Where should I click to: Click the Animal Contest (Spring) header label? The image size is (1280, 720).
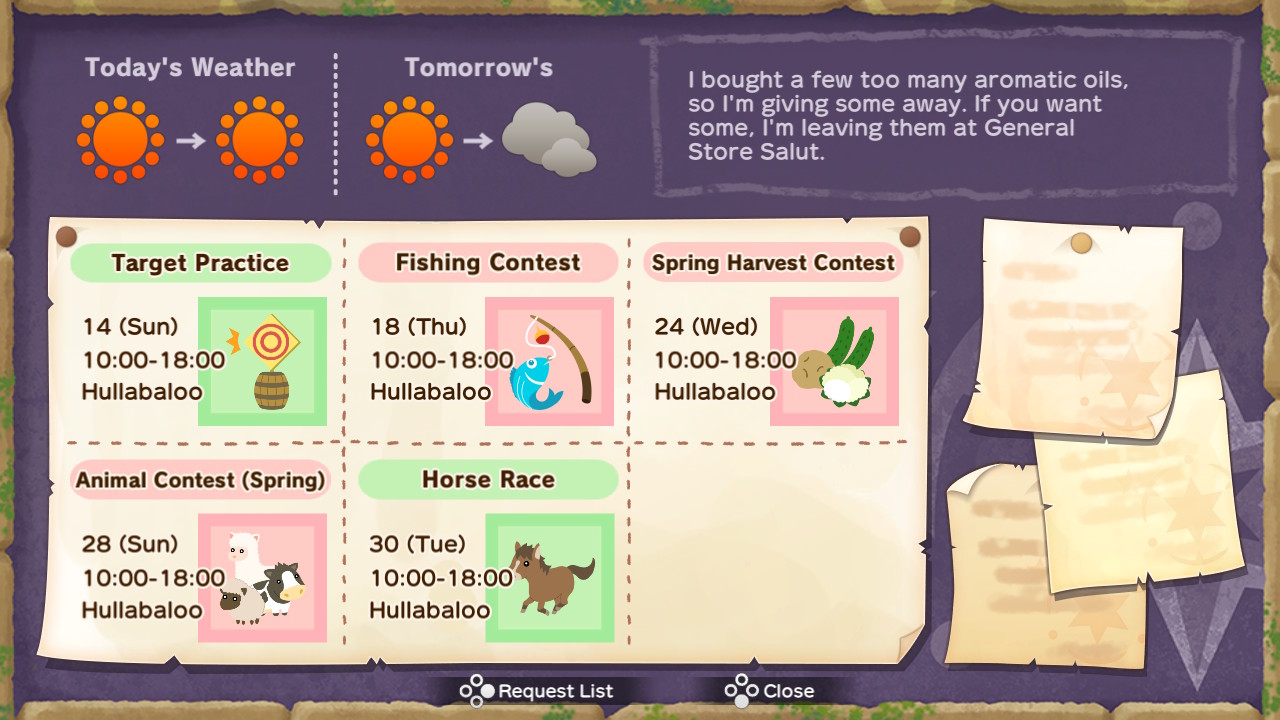pos(199,479)
